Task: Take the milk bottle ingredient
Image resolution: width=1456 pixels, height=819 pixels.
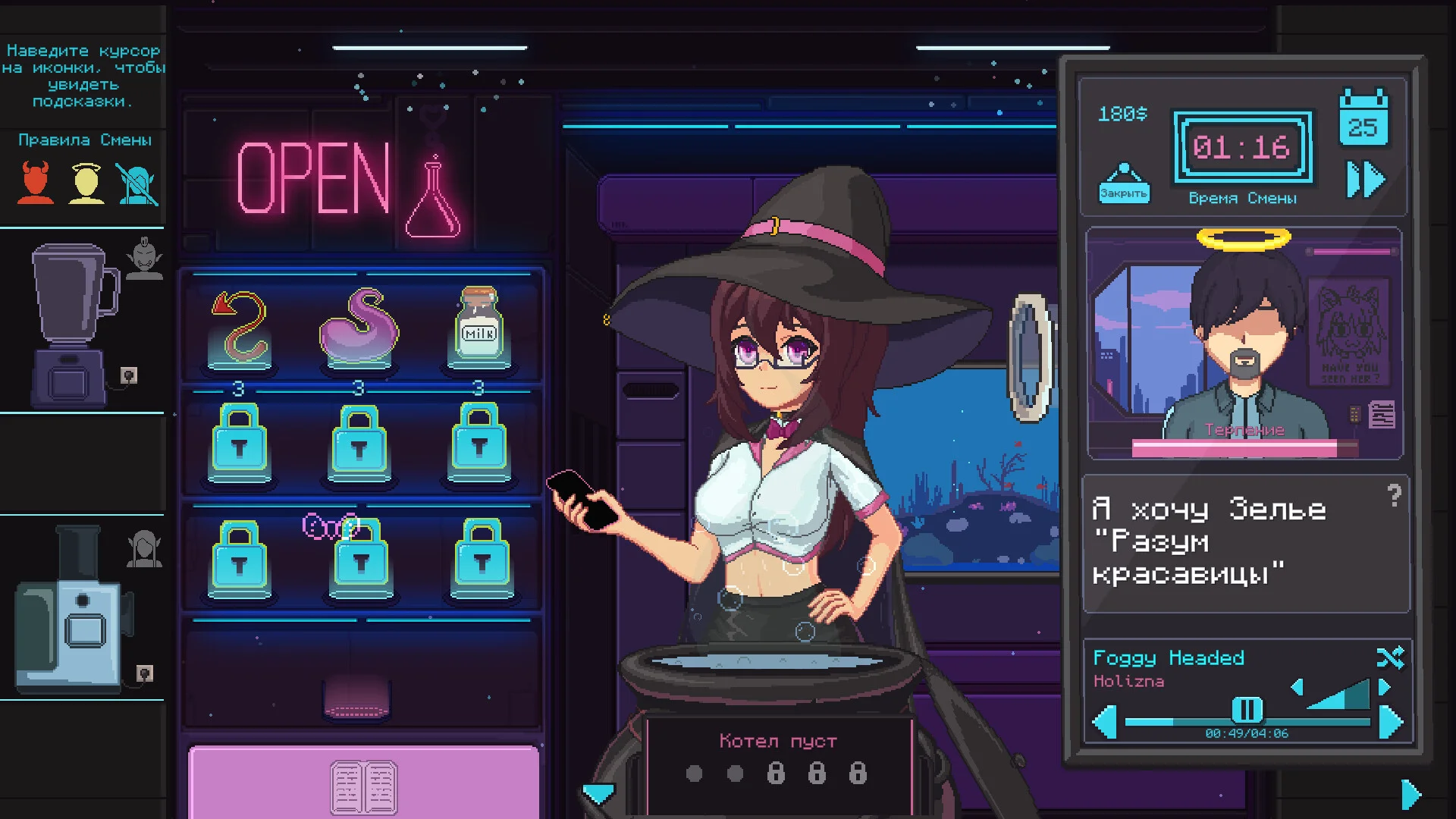Action: [x=479, y=326]
